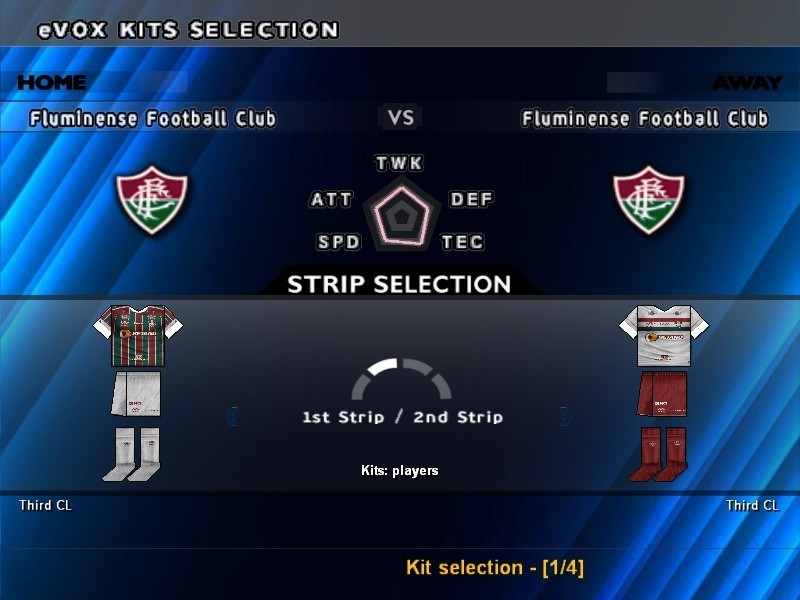This screenshot has width=800, height=600.
Task: Open the Kits: players setting
Action: (400, 470)
